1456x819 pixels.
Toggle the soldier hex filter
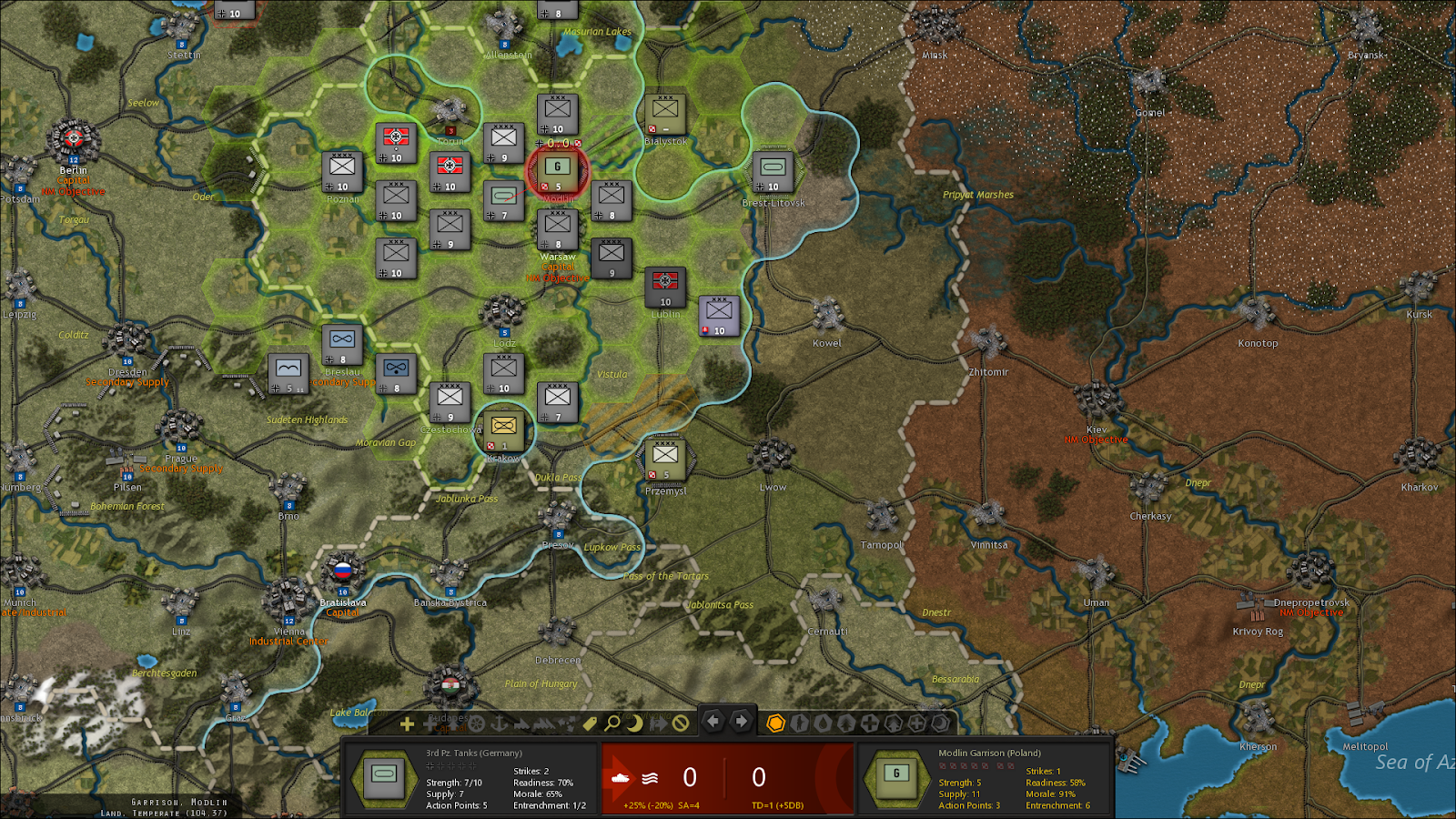(x=798, y=725)
